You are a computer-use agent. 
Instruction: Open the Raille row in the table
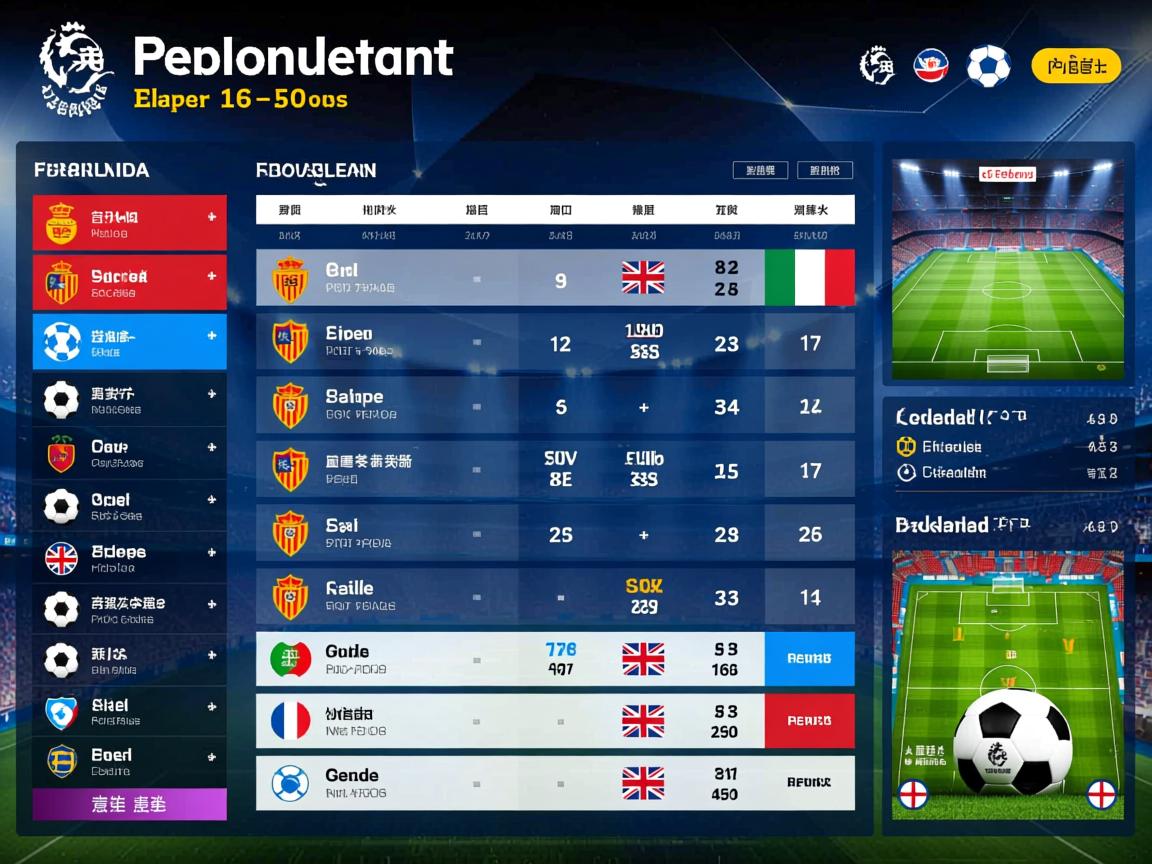[555, 597]
